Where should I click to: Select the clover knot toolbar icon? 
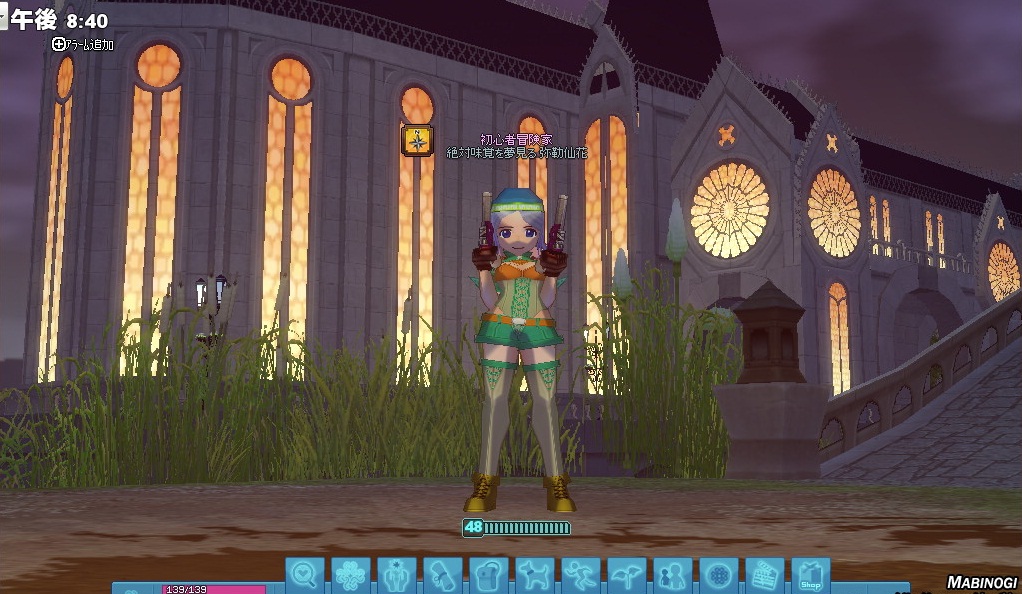click(351, 575)
